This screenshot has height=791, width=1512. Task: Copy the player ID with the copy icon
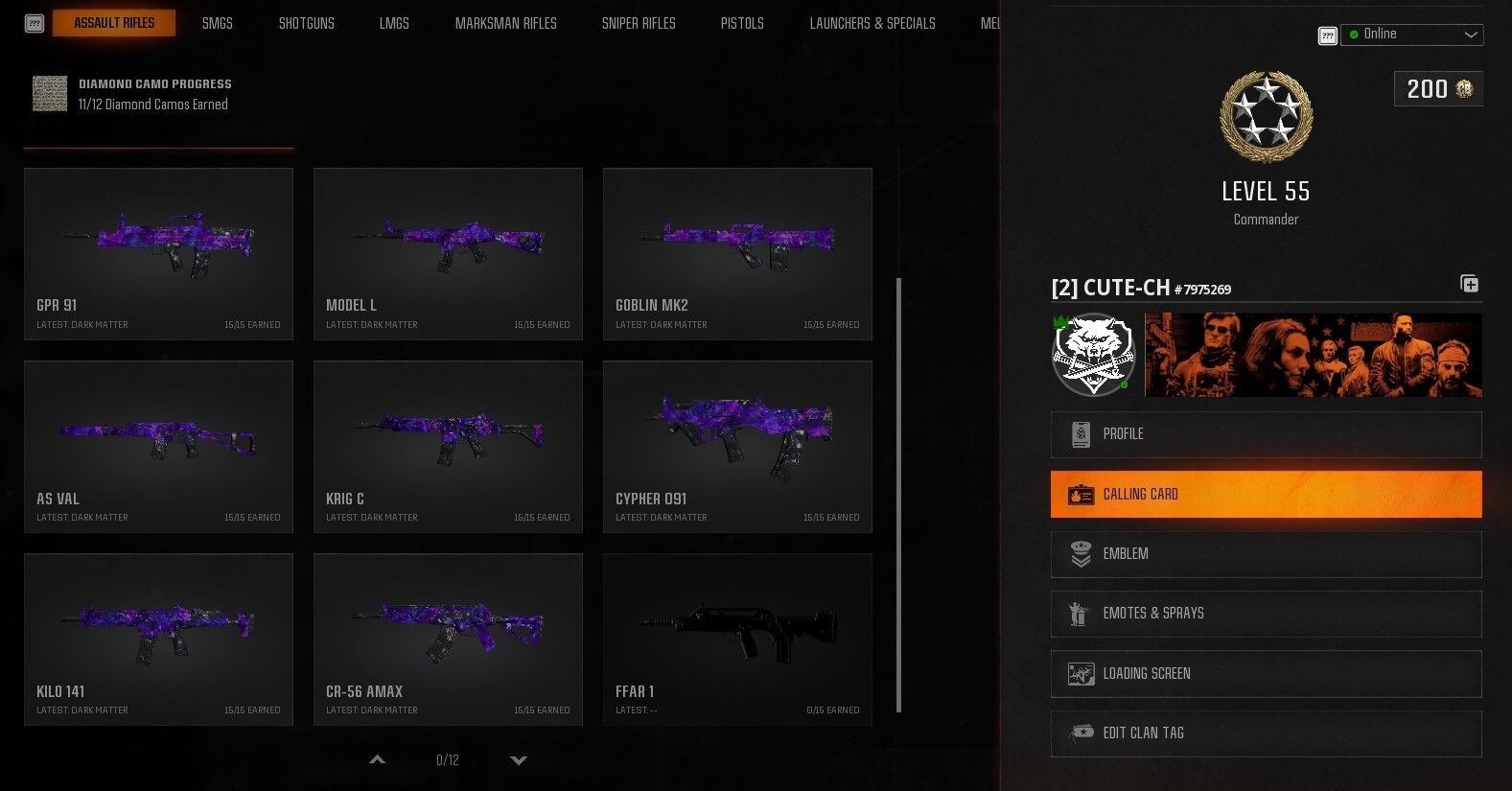click(1469, 284)
